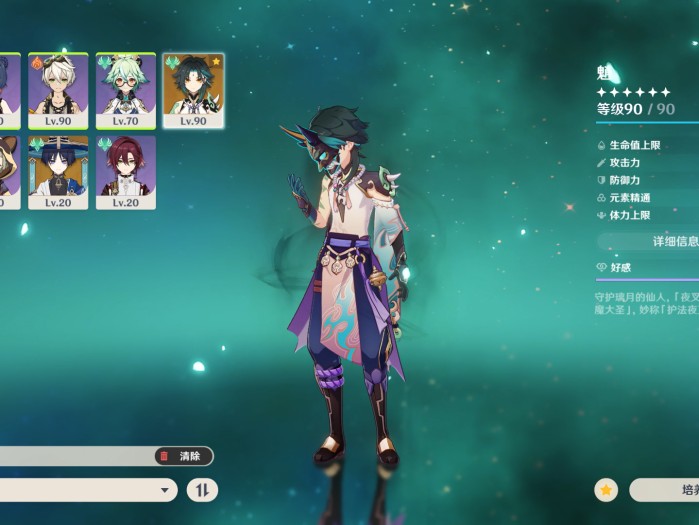Select Xiao's highlighted Lv.90 portrait
This screenshot has height=525, width=699.
(193, 90)
